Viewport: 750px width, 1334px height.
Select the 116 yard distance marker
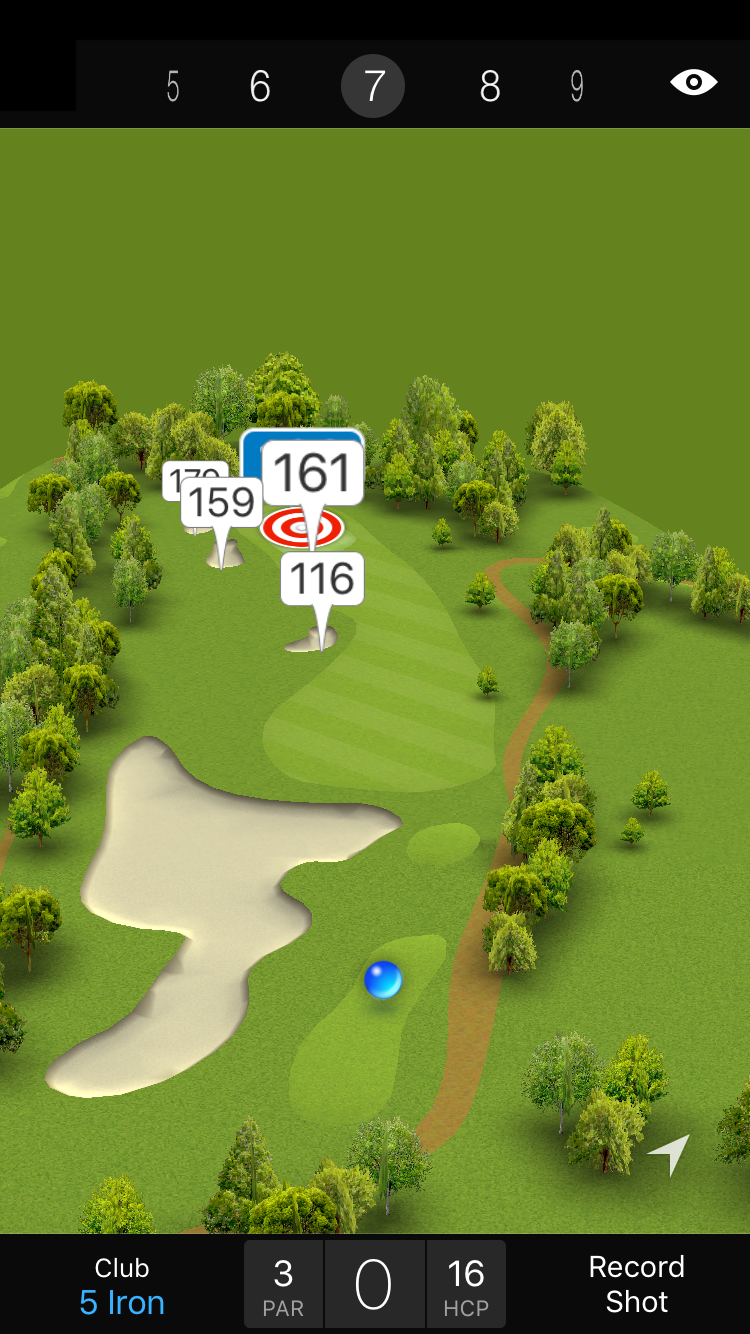[322, 579]
